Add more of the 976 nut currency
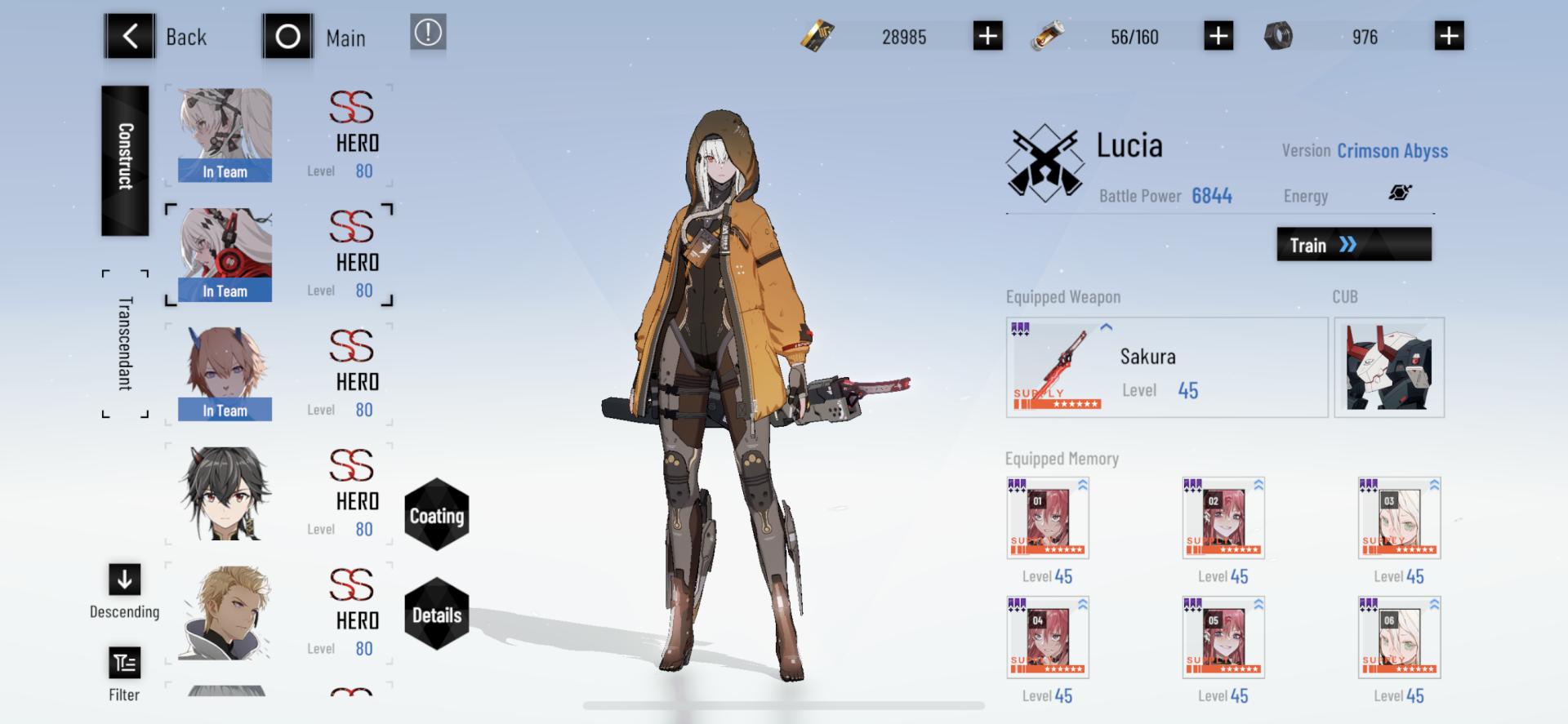 (1449, 37)
